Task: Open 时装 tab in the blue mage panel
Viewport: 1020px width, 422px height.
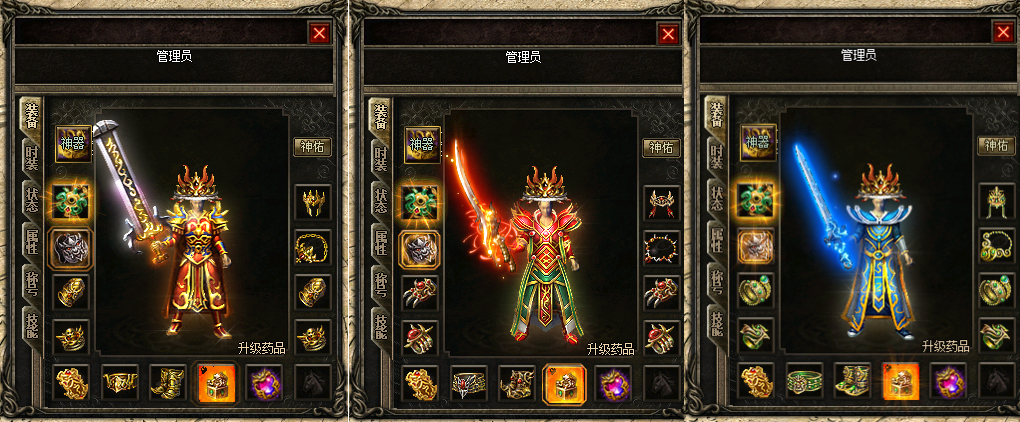Action: click(x=715, y=158)
